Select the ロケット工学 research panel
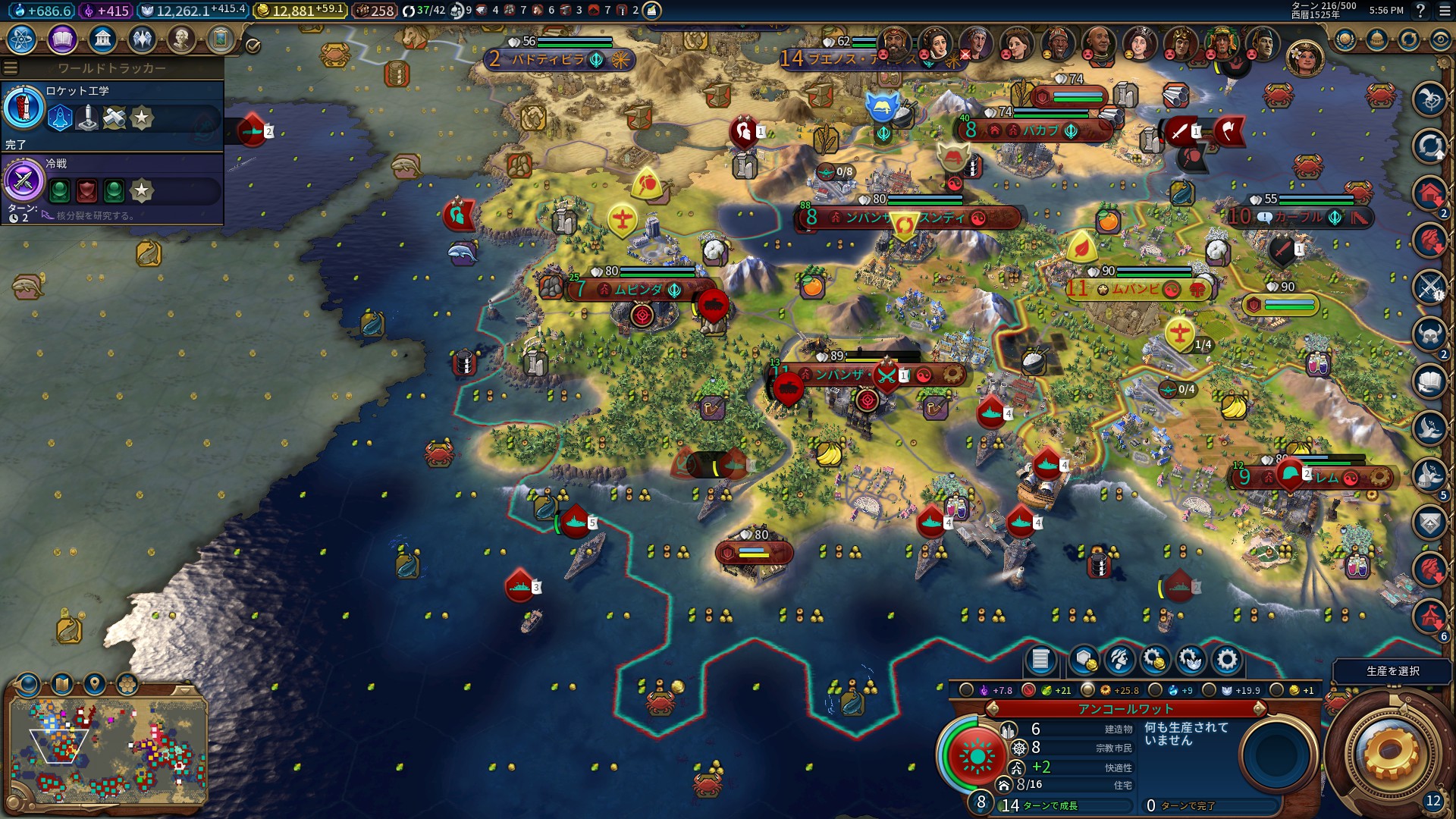 click(112, 115)
